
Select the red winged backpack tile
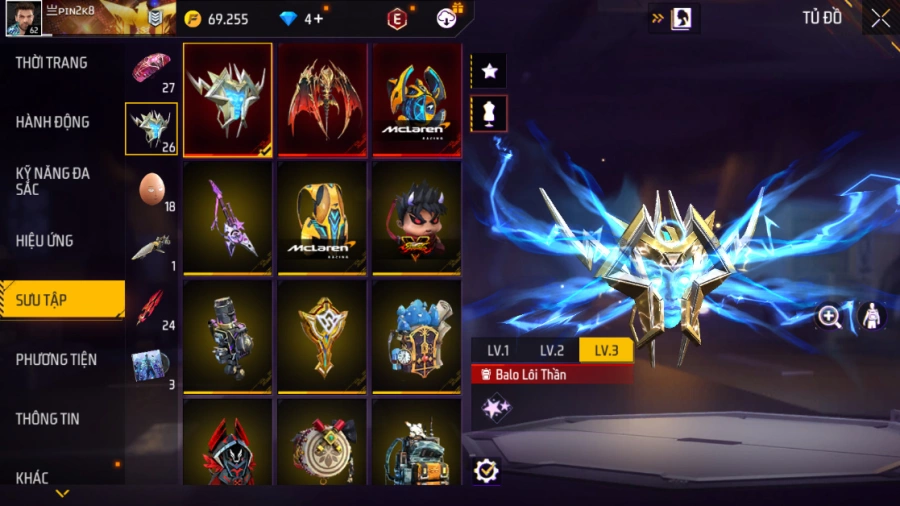coord(323,98)
